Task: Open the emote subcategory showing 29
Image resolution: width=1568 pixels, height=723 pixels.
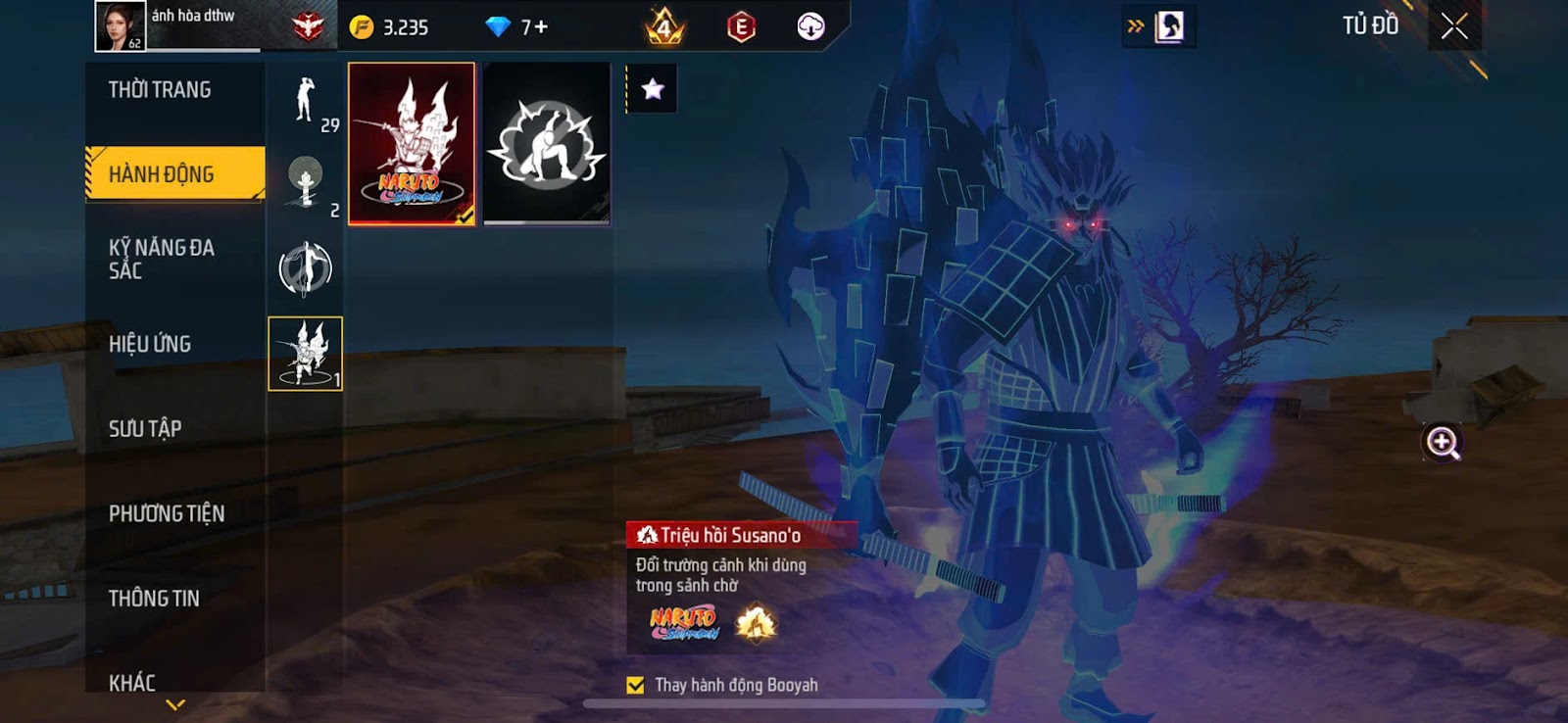Action: point(306,102)
